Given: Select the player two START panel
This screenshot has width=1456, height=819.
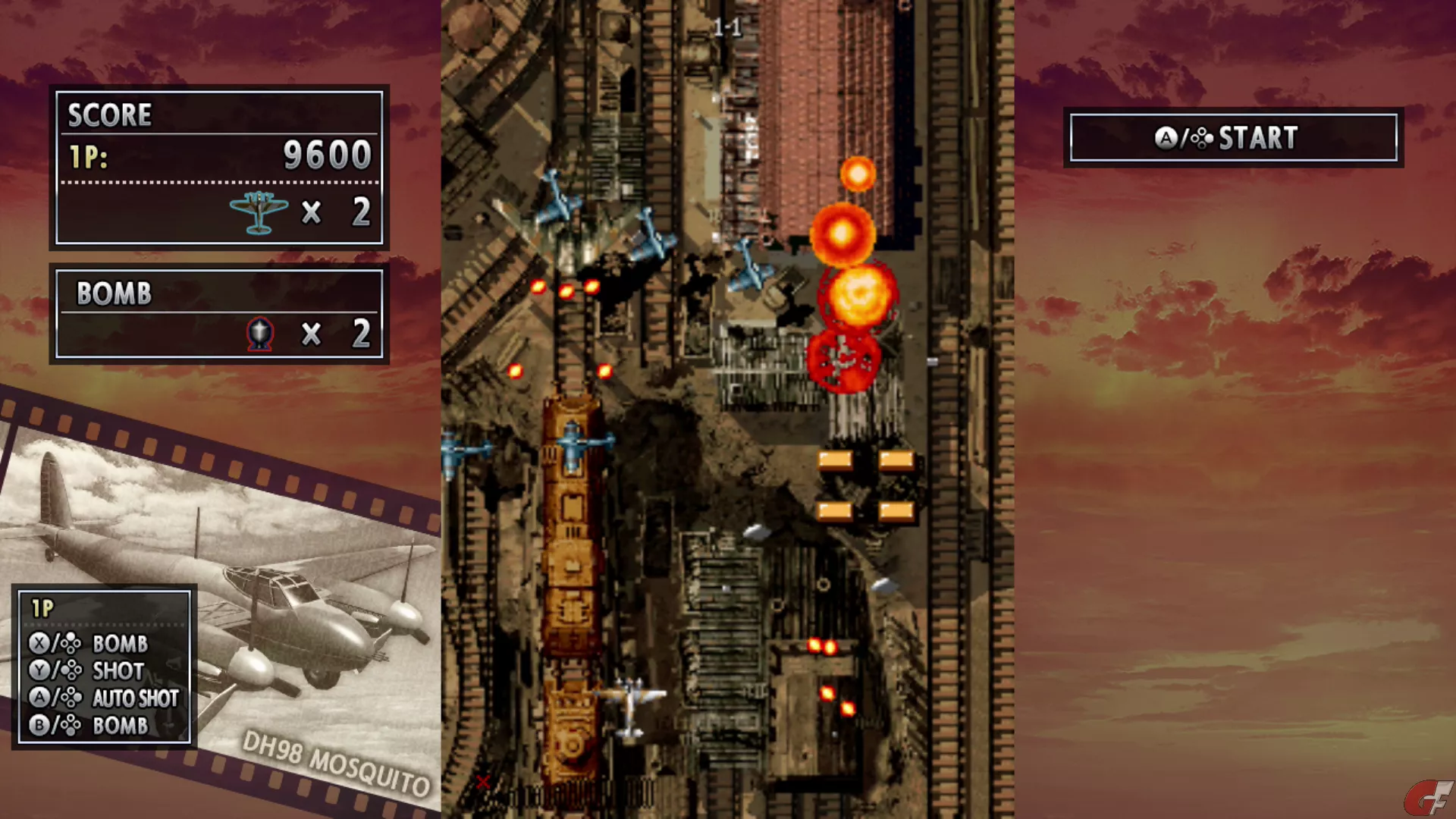Looking at the screenshot, I should point(1233,138).
